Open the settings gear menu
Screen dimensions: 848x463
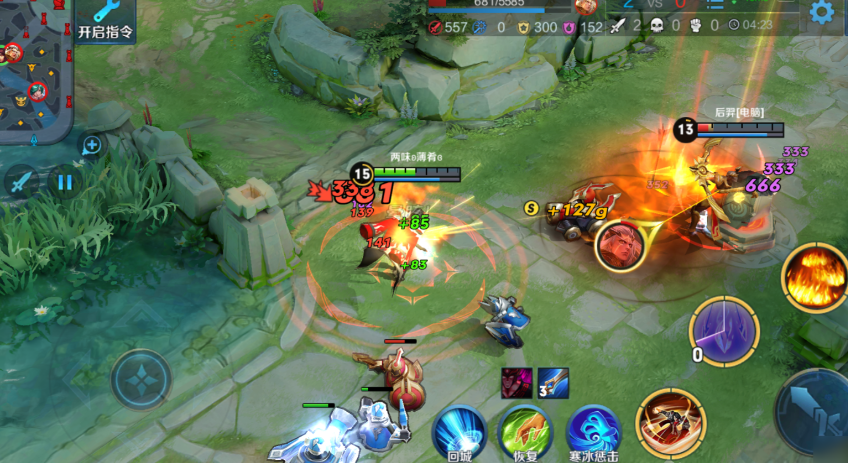pyautogui.click(x=822, y=12)
